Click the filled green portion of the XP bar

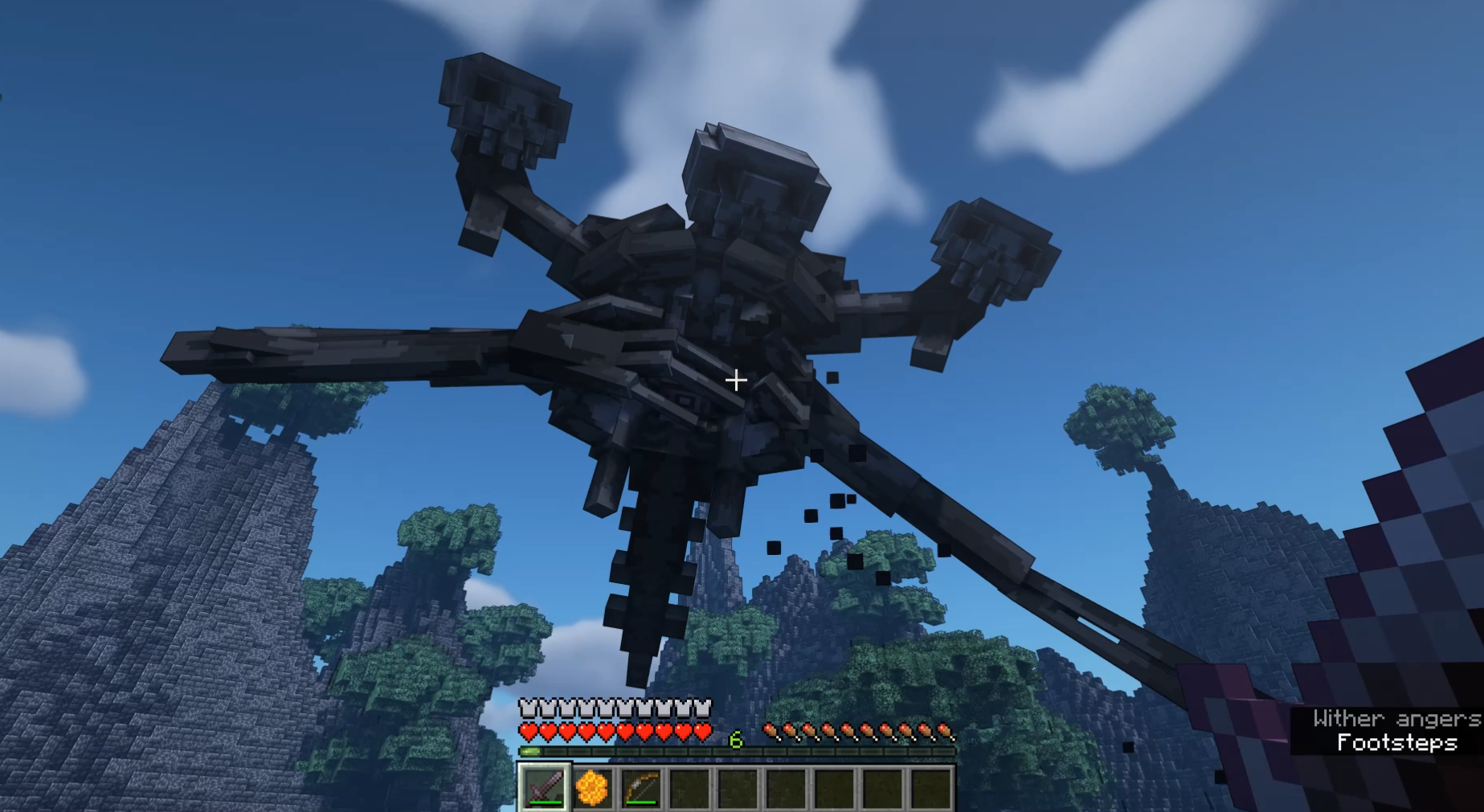pos(529,752)
